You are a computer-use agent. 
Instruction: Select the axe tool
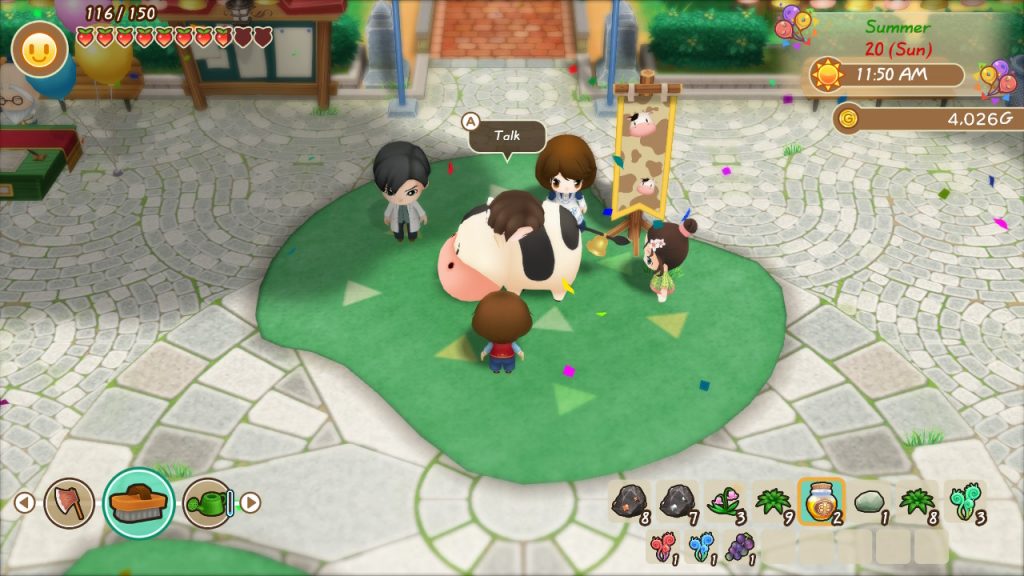tap(69, 503)
